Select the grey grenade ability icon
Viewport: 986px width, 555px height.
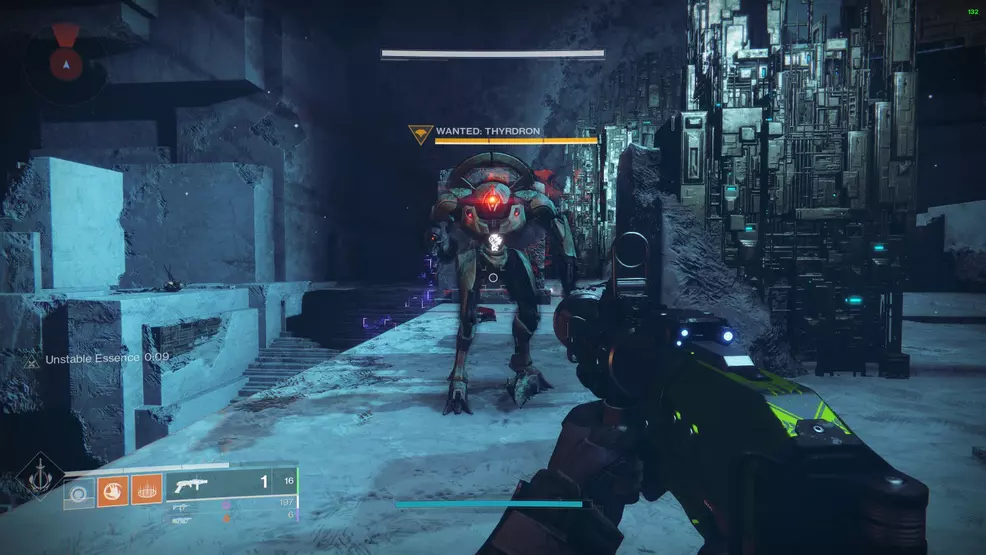tap(79, 491)
